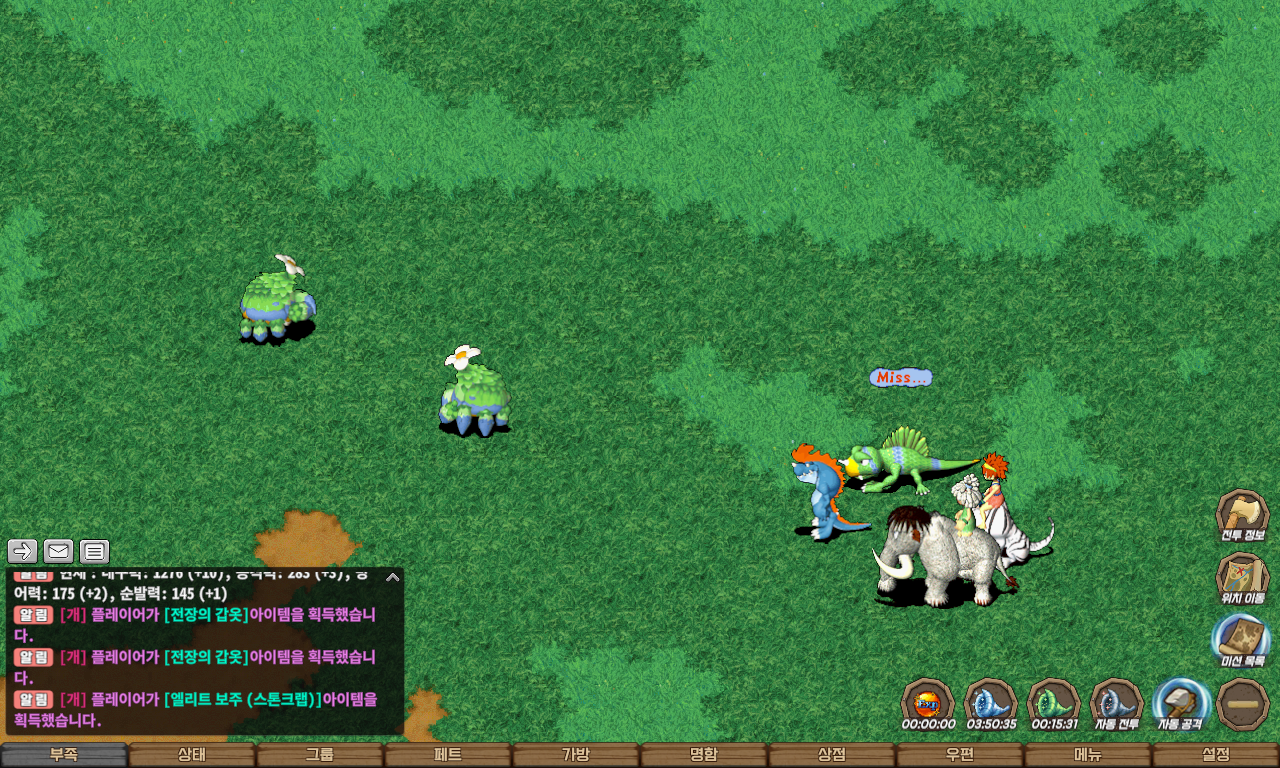This screenshot has width=1280, height=768.
Task: Open the 명함 (name card) menu
Action: coord(704,755)
